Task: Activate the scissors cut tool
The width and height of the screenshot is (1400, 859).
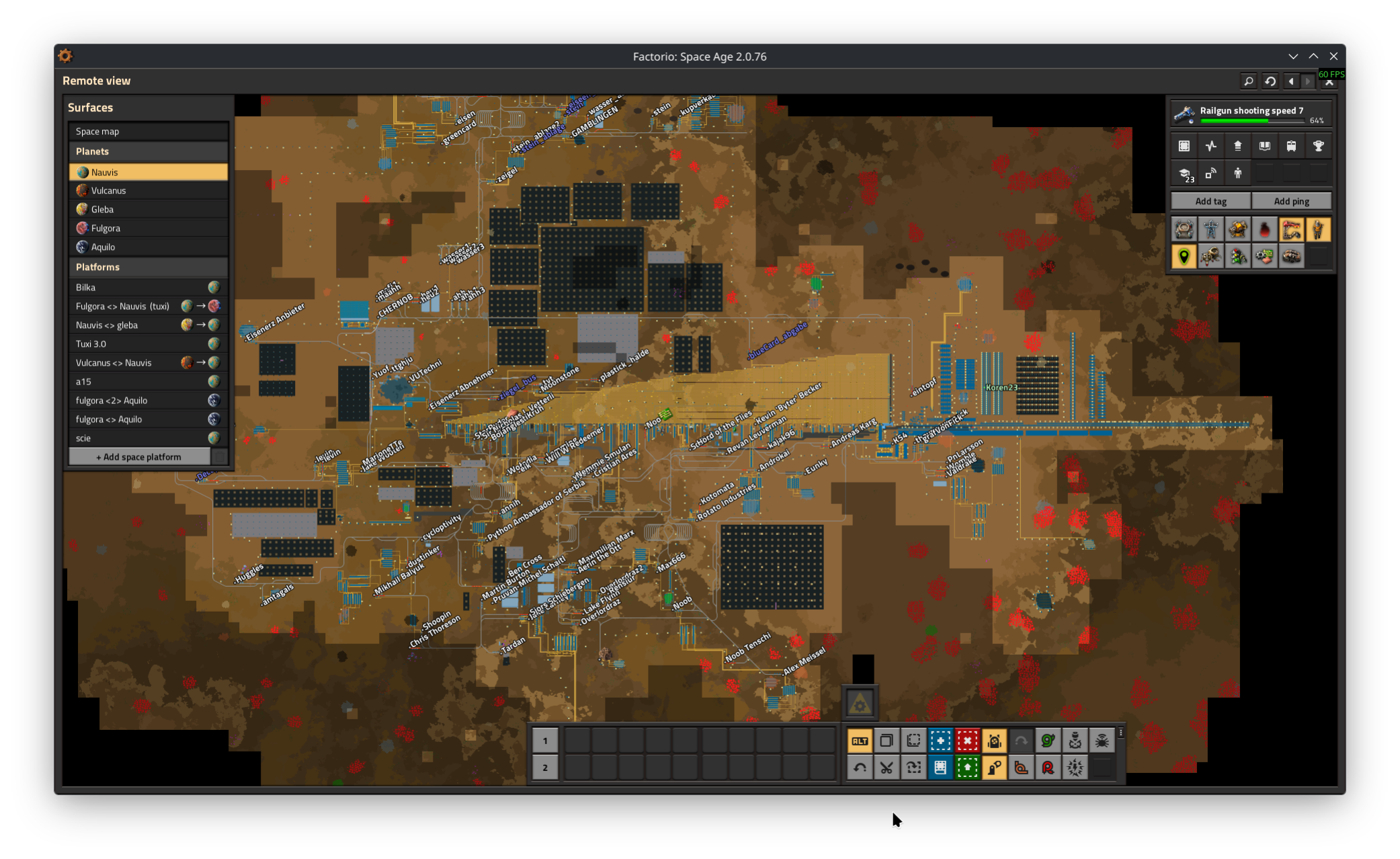Action: [887, 768]
